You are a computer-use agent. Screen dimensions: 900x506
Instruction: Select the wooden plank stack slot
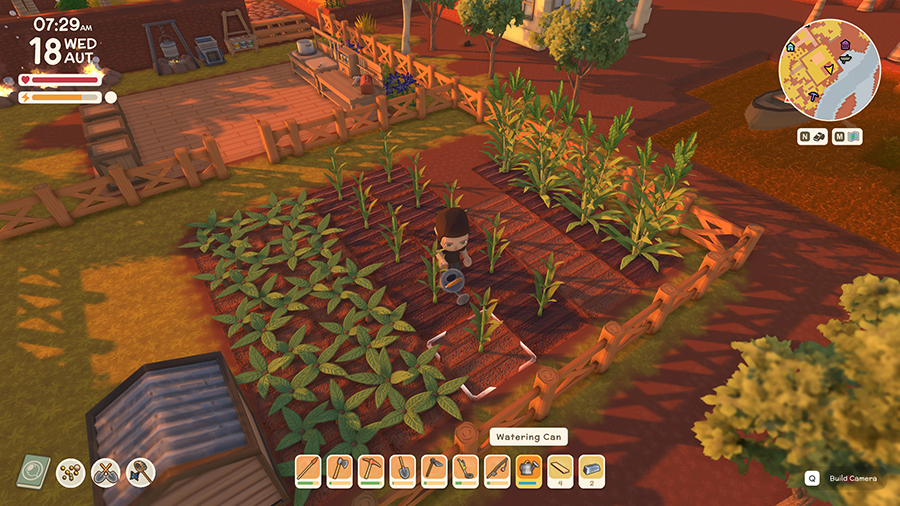560,469
